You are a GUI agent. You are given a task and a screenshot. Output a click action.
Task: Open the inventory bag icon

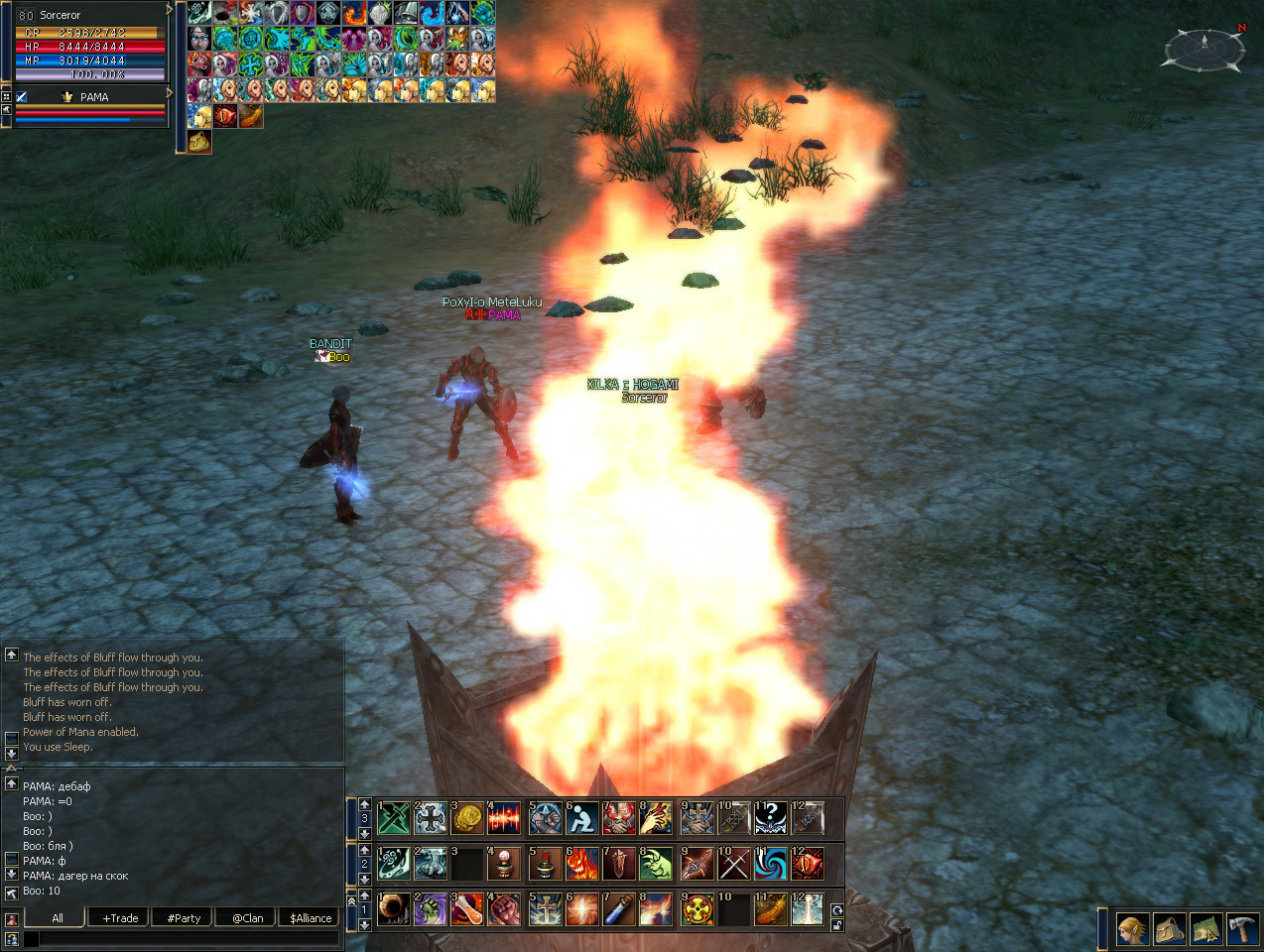click(1169, 929)
